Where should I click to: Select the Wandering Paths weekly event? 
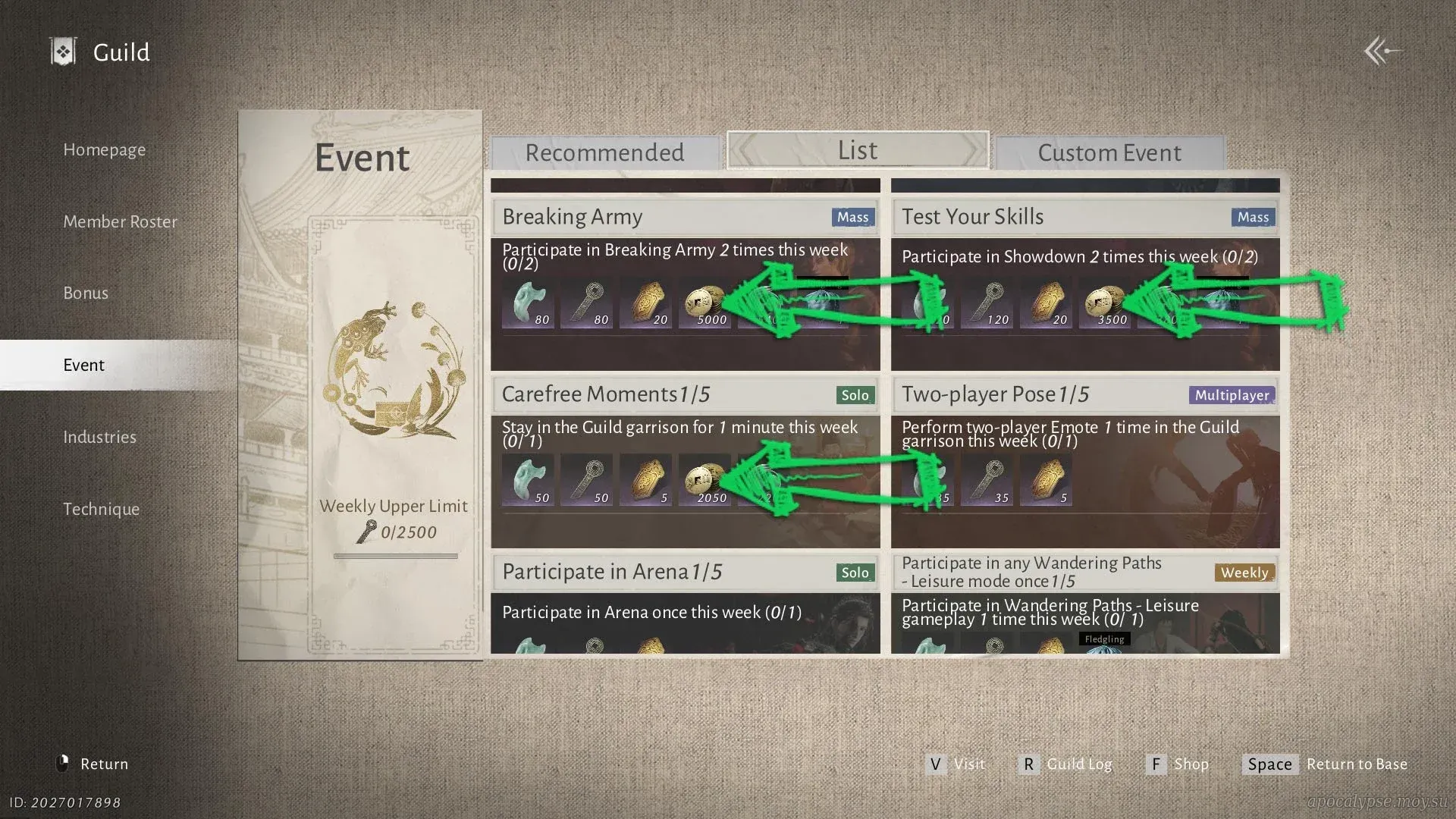(1031, 573)
